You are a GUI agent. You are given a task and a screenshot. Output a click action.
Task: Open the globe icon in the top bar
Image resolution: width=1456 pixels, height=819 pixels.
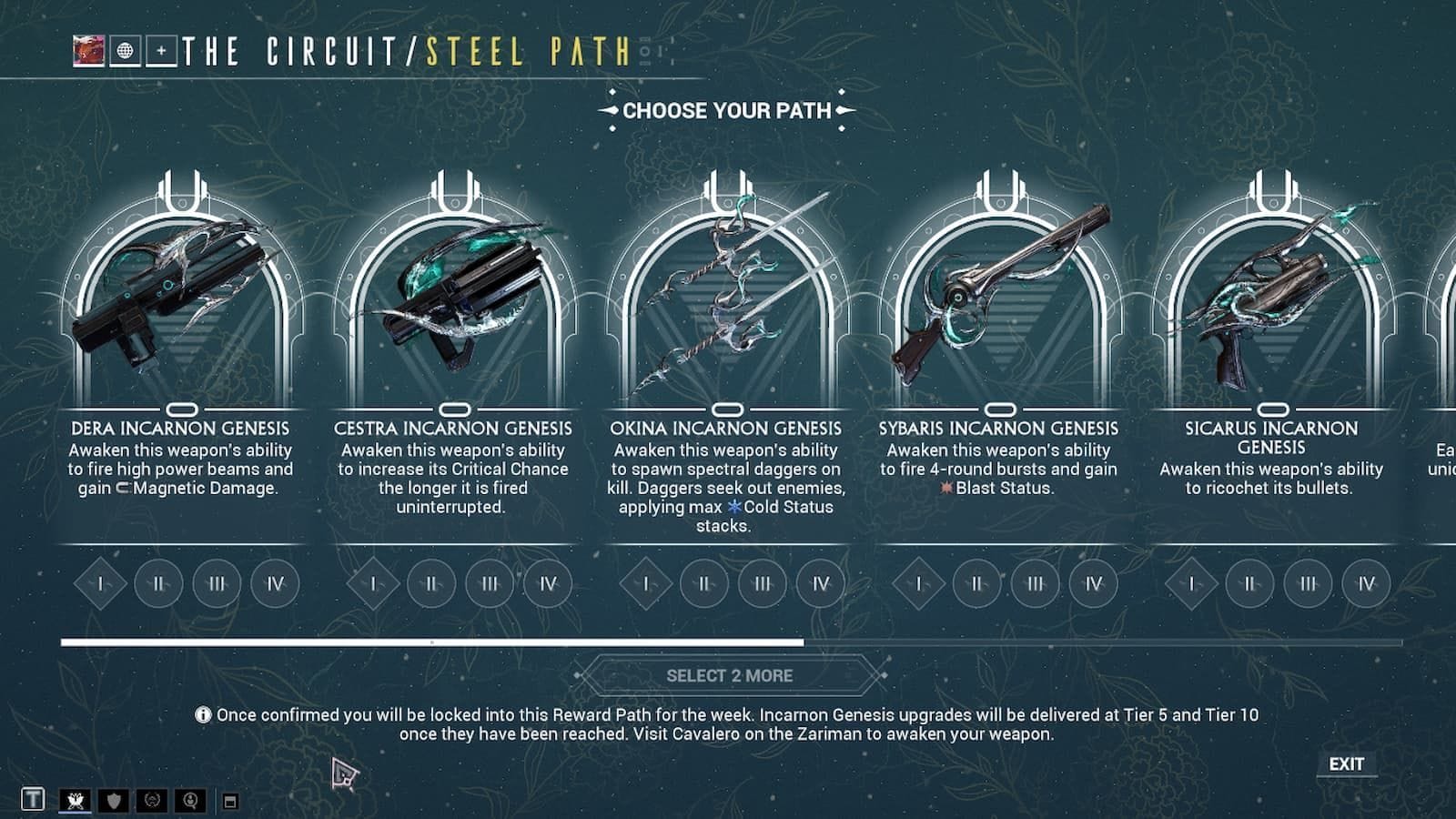click(x=125, y=51)
